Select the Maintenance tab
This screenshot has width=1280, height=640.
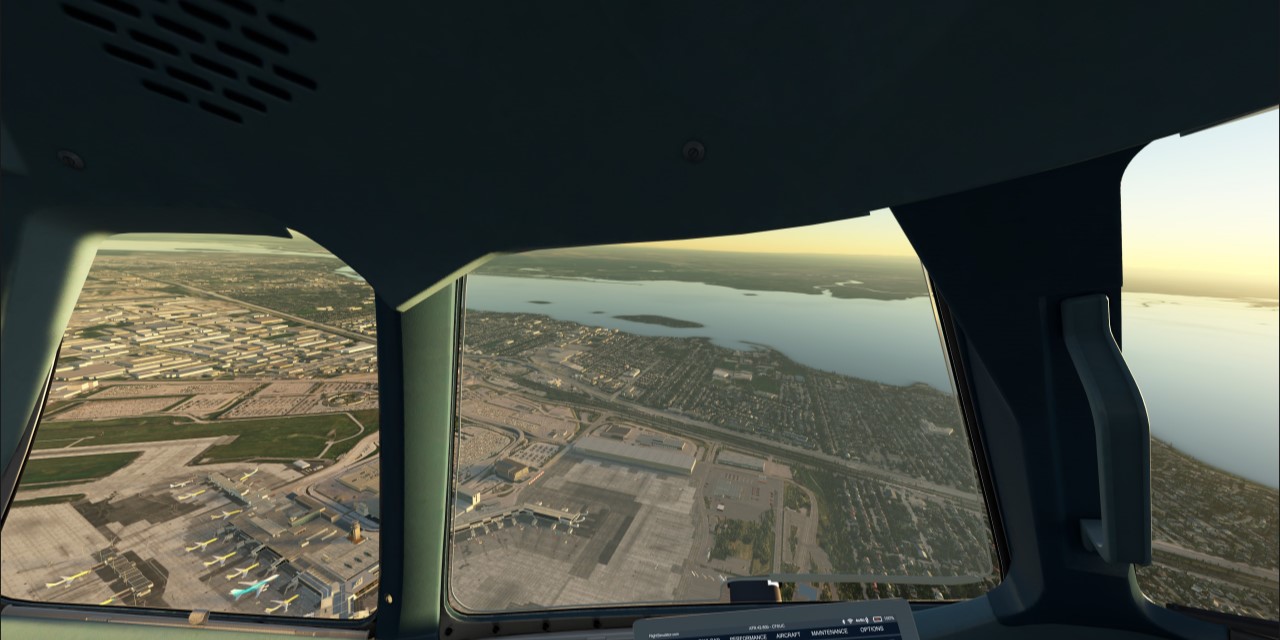point(829,632)
